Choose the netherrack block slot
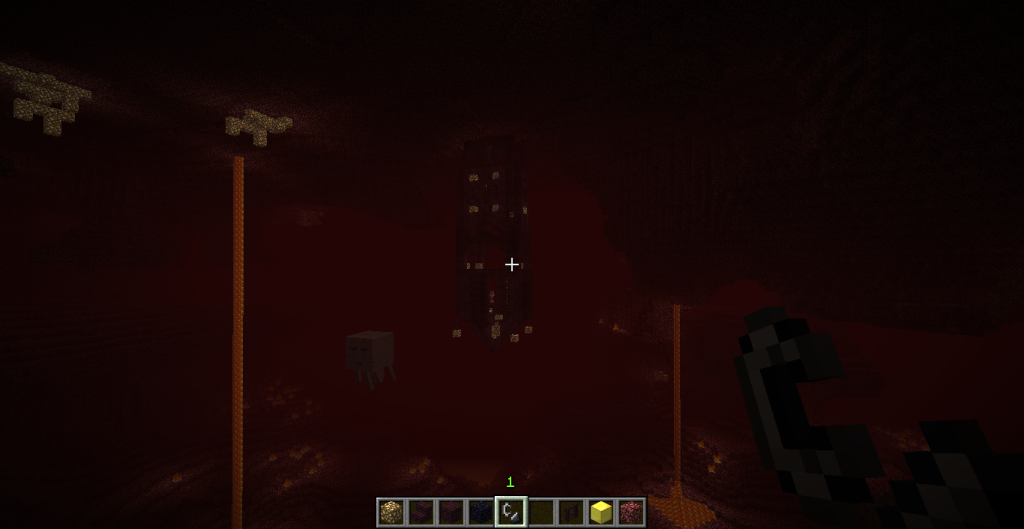Image resolution: width=1024 pixels, height=529 pixels. point(631,512)
